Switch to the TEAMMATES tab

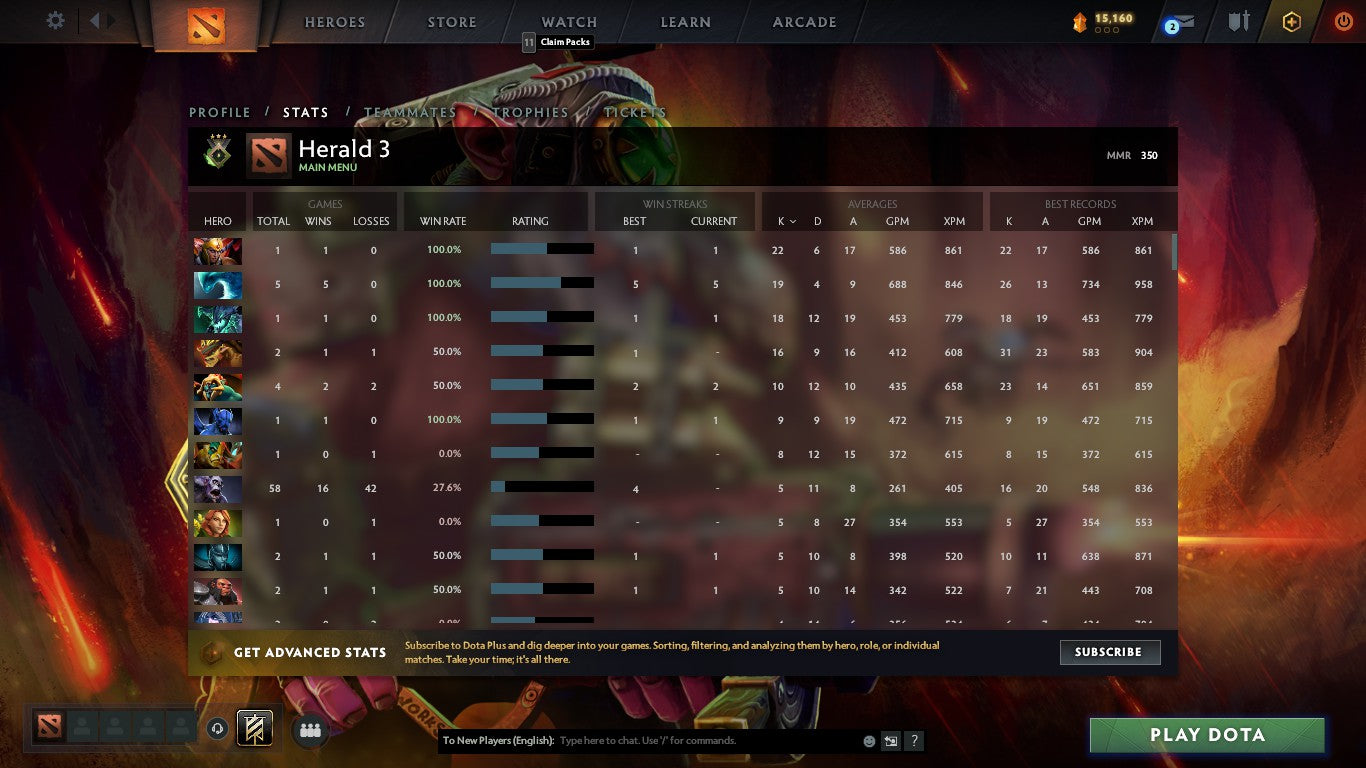[x=410, y=112]
